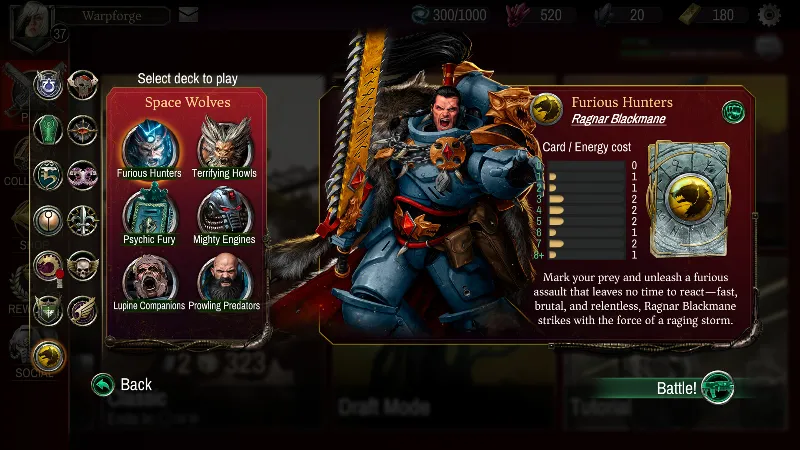The height and width of the screenshot is (450, 800).
Task: Click the Ragnar Blackmane warlord name link
Action: (617, 119)
